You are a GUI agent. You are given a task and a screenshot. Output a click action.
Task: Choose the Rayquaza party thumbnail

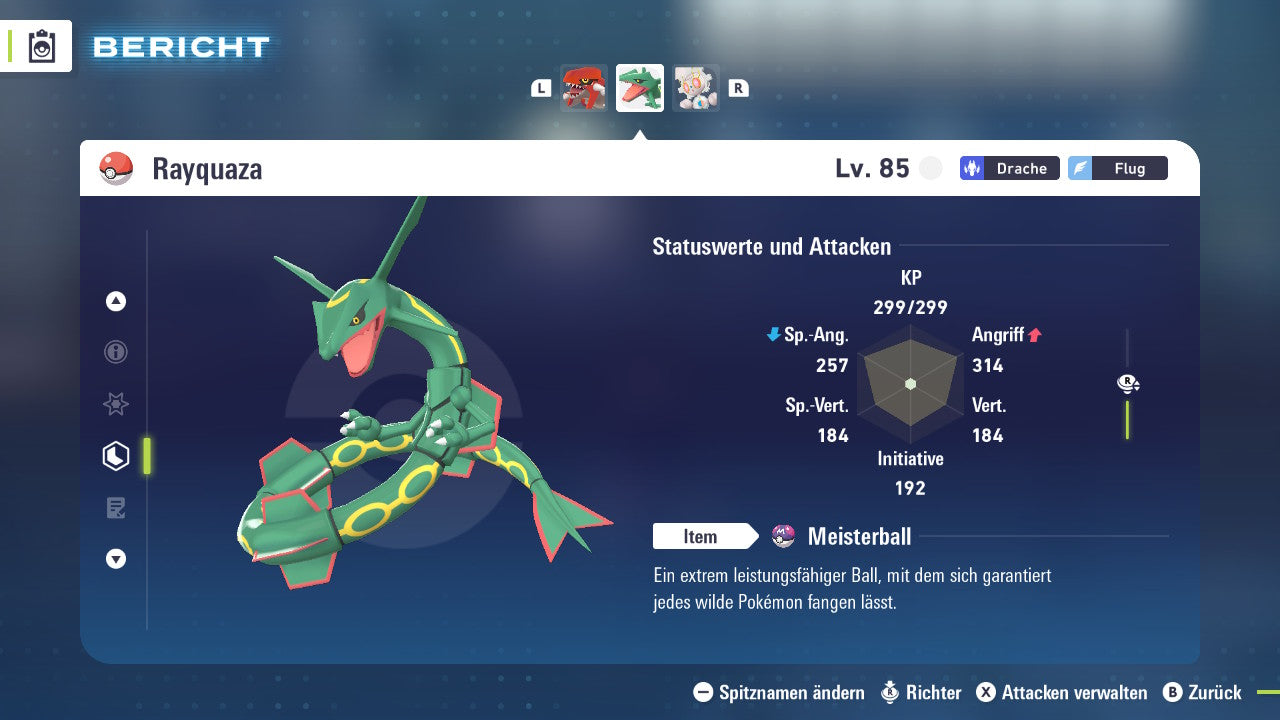tap(640, 88)
